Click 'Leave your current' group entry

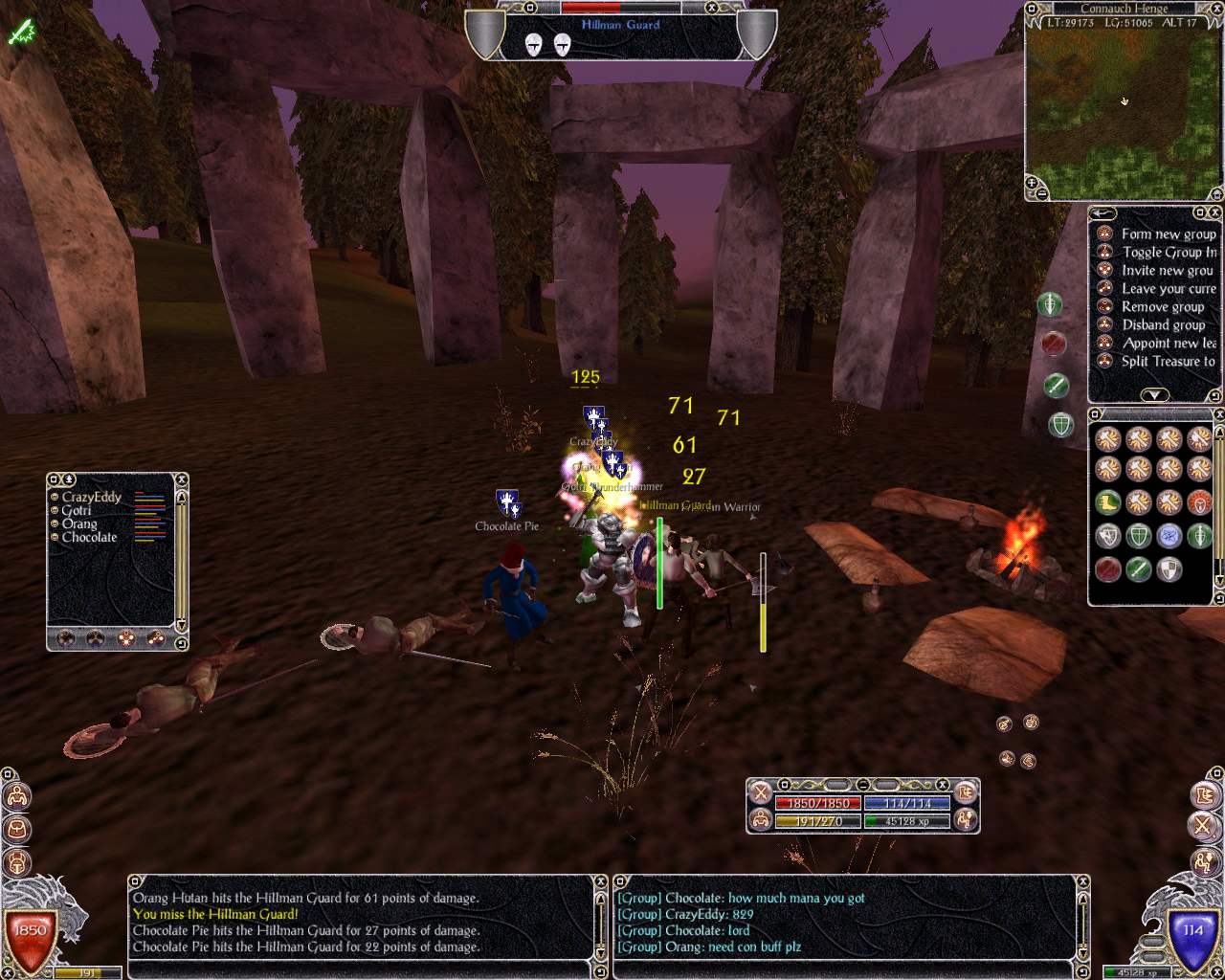pyautogui.click(x=1168, y=288)
